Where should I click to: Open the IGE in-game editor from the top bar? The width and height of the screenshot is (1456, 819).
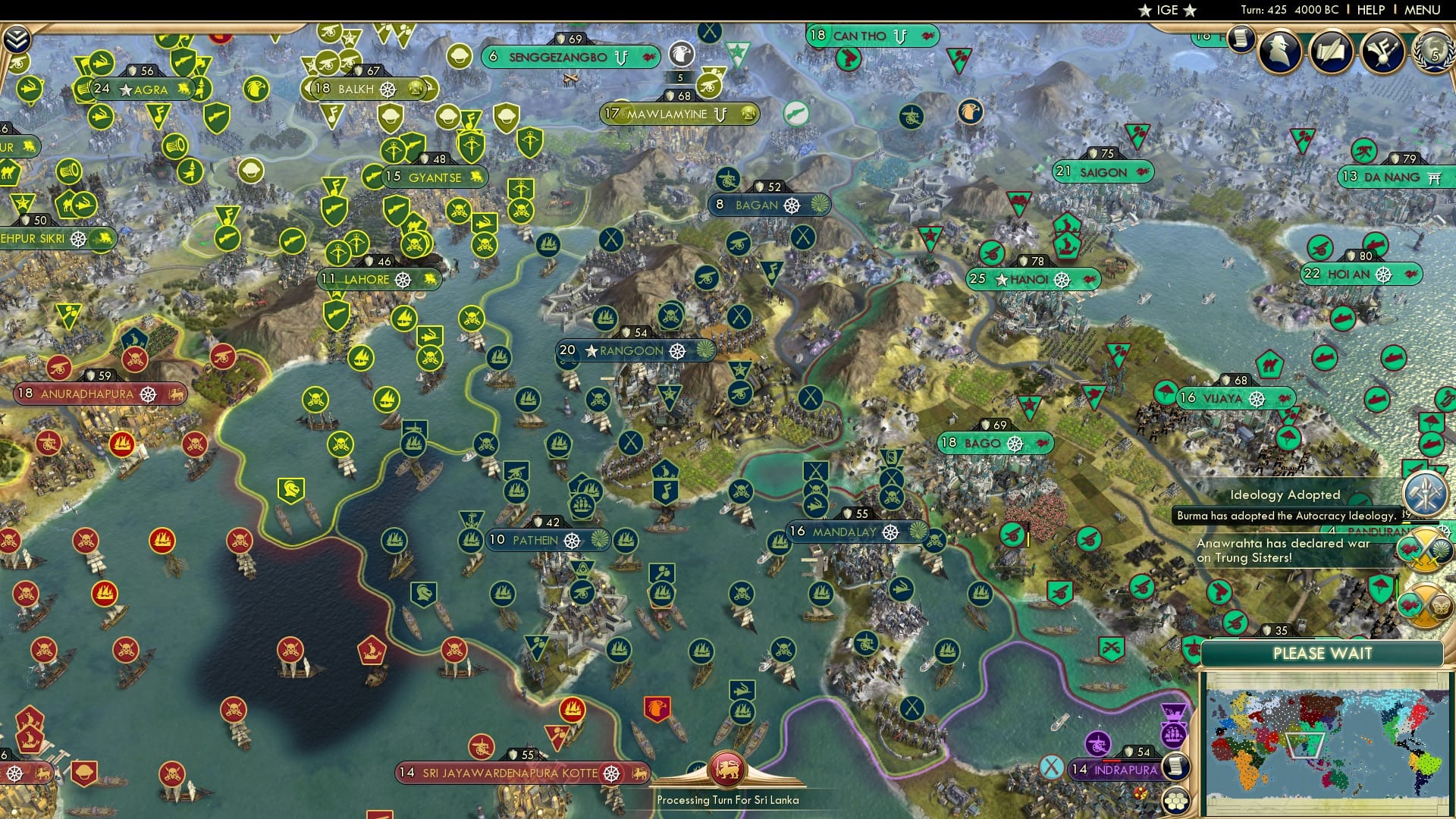click(1168, 10)
